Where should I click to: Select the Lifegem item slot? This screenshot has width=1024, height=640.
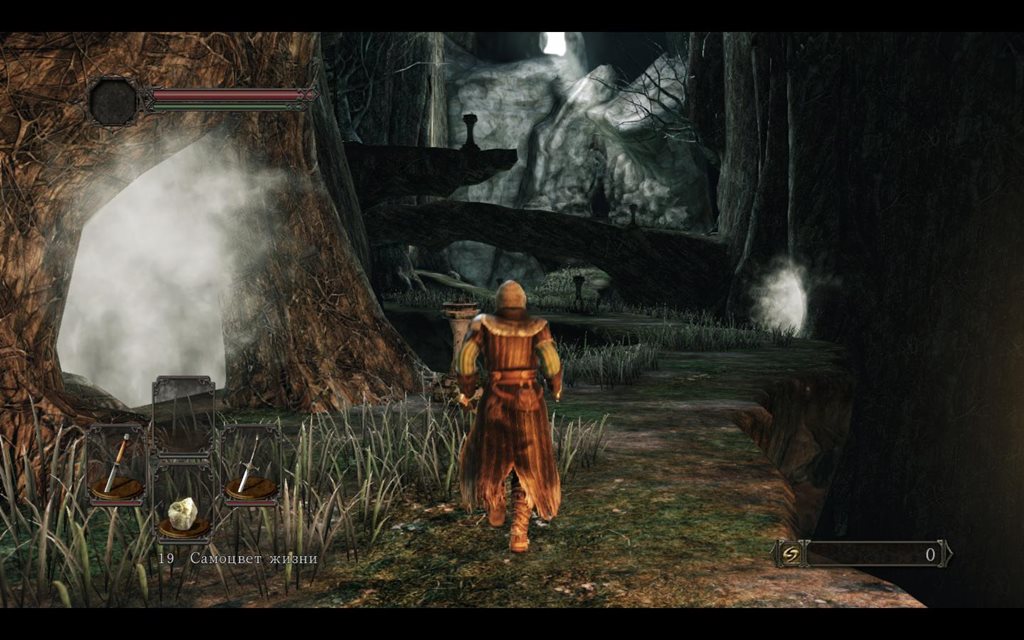(x=183, y=514)
